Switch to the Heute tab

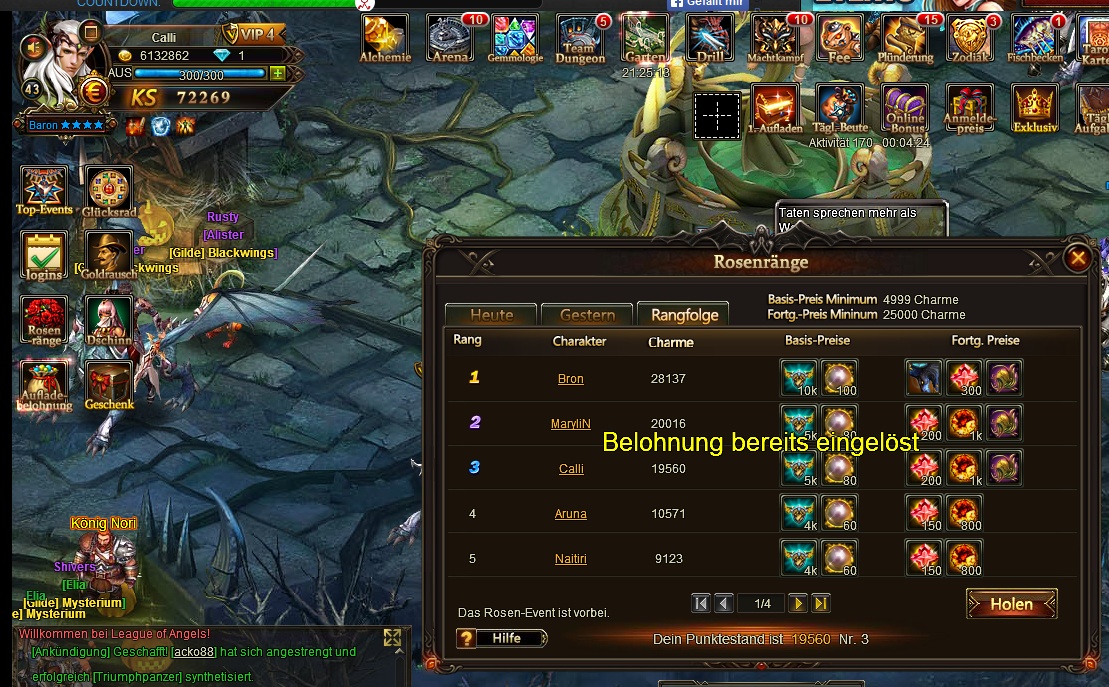[491, 315]
